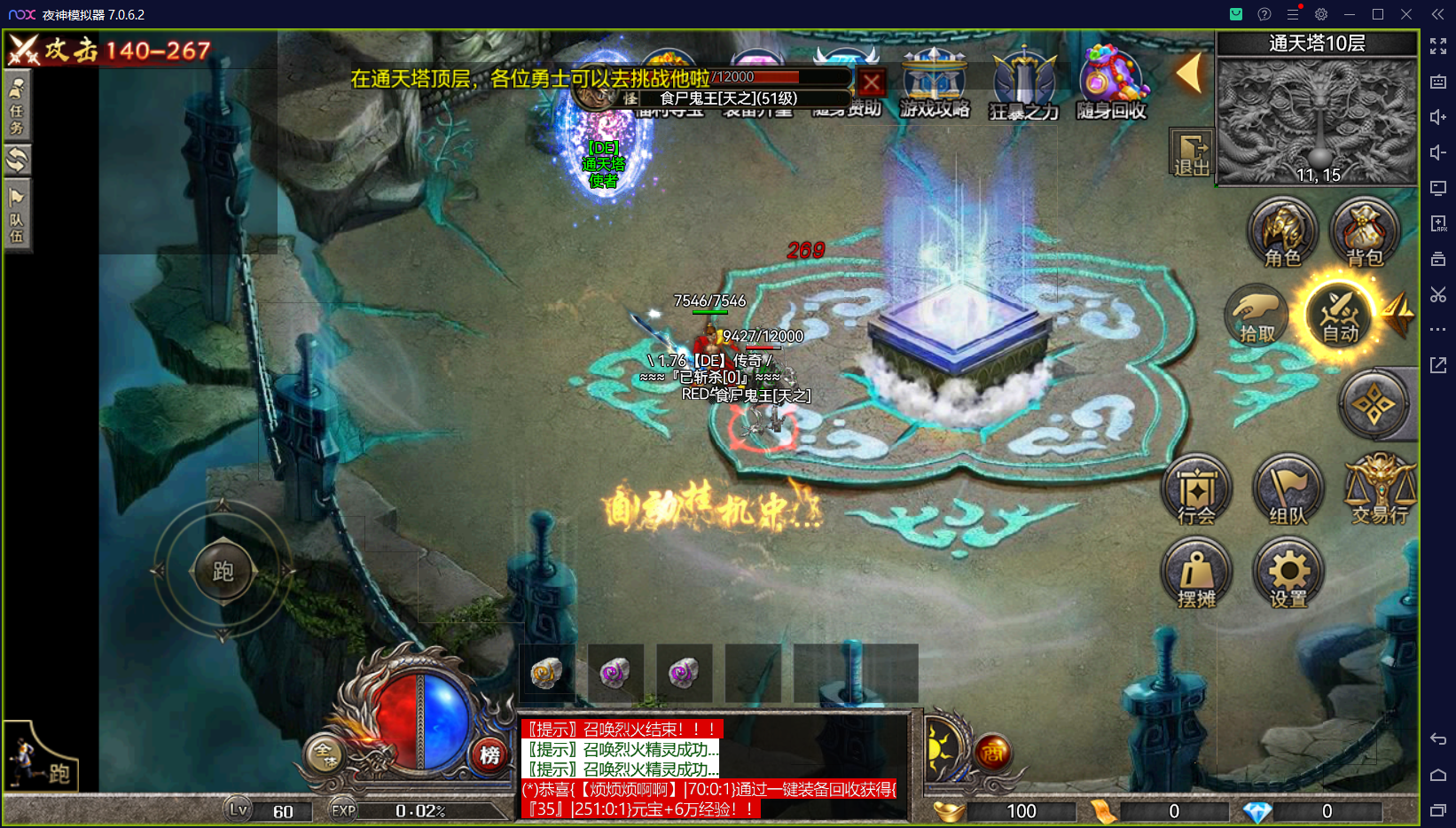Open the 交易行 trading house

[1380, 490]
